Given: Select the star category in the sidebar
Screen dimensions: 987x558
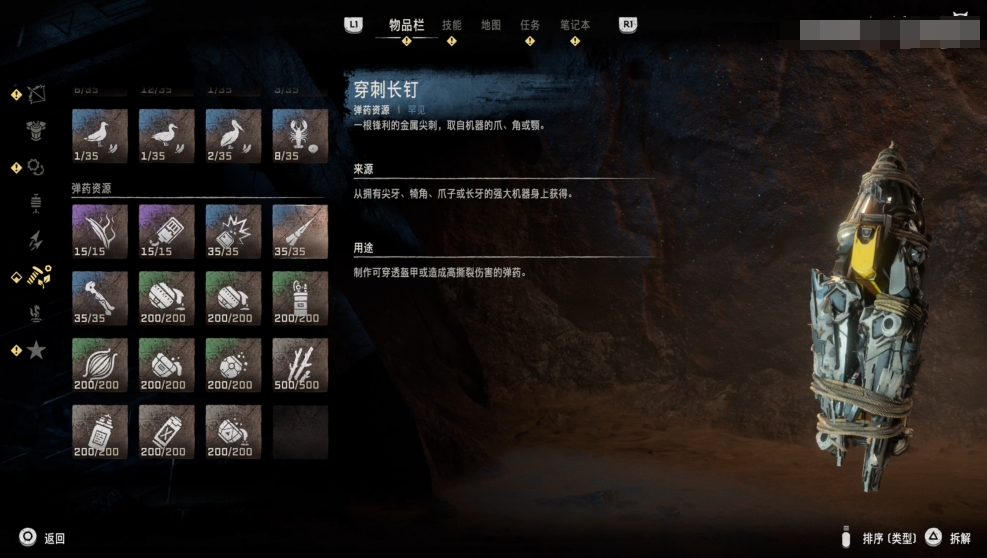Looking at the screenshot, I should click(36, 350).
